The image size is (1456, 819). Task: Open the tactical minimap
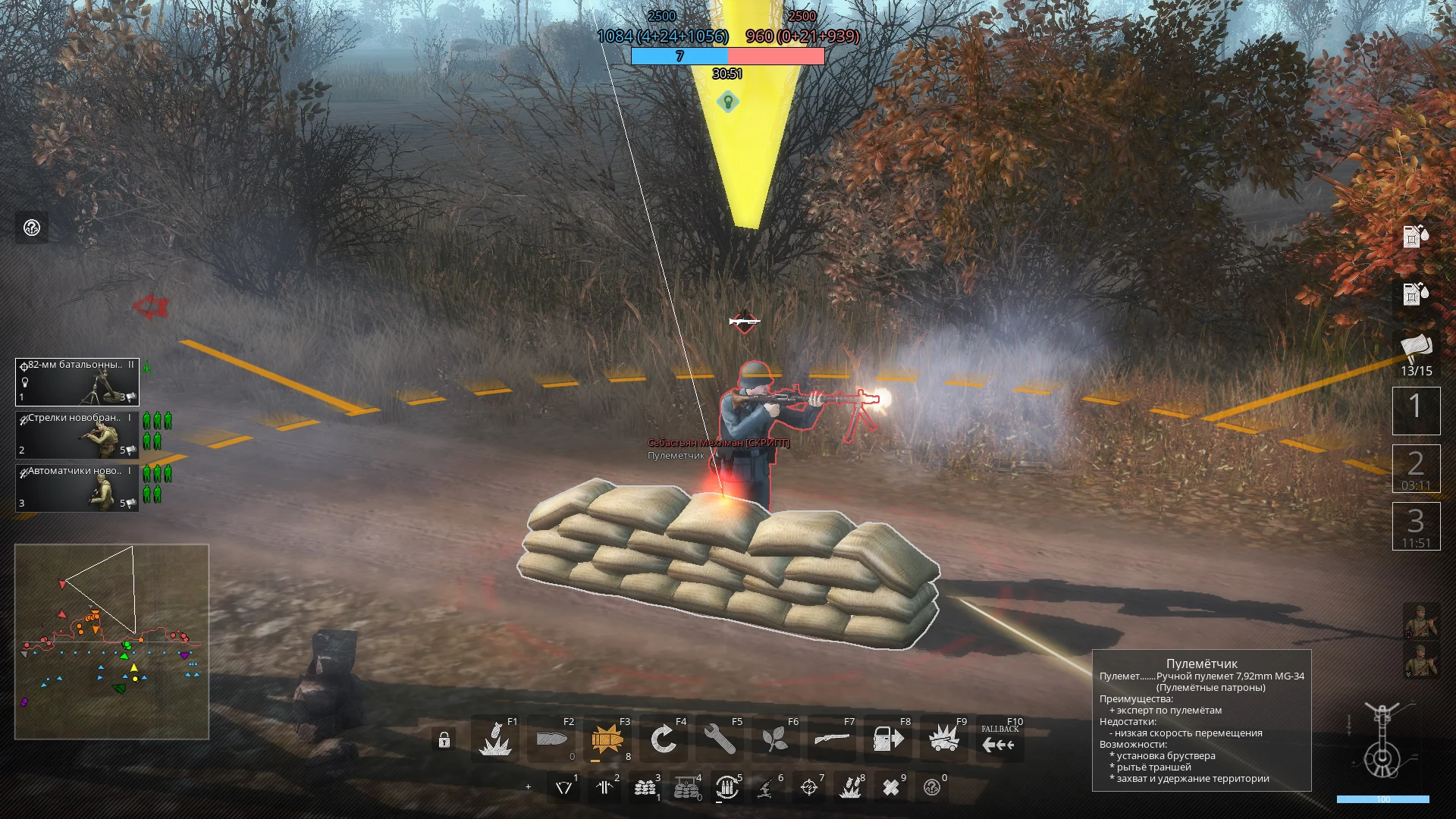coord(111,642)
